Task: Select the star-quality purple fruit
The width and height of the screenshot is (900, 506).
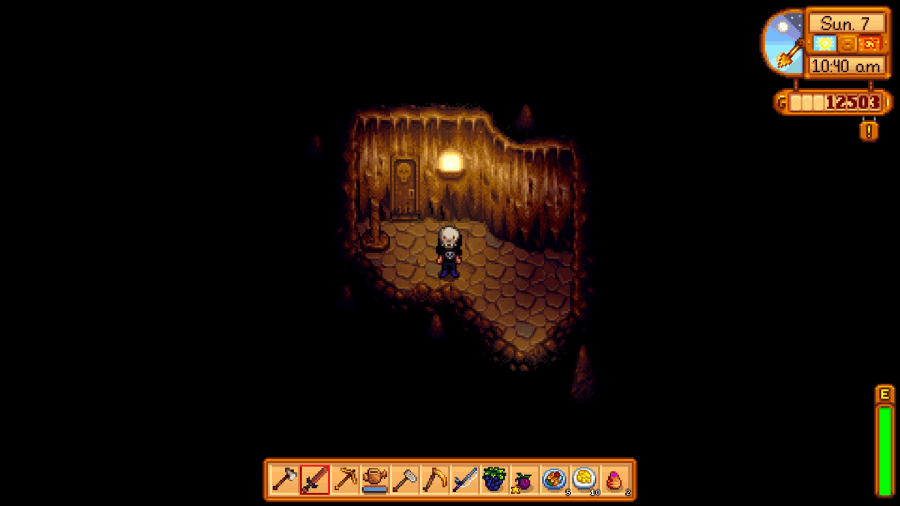Action: (x=524, y=479)
